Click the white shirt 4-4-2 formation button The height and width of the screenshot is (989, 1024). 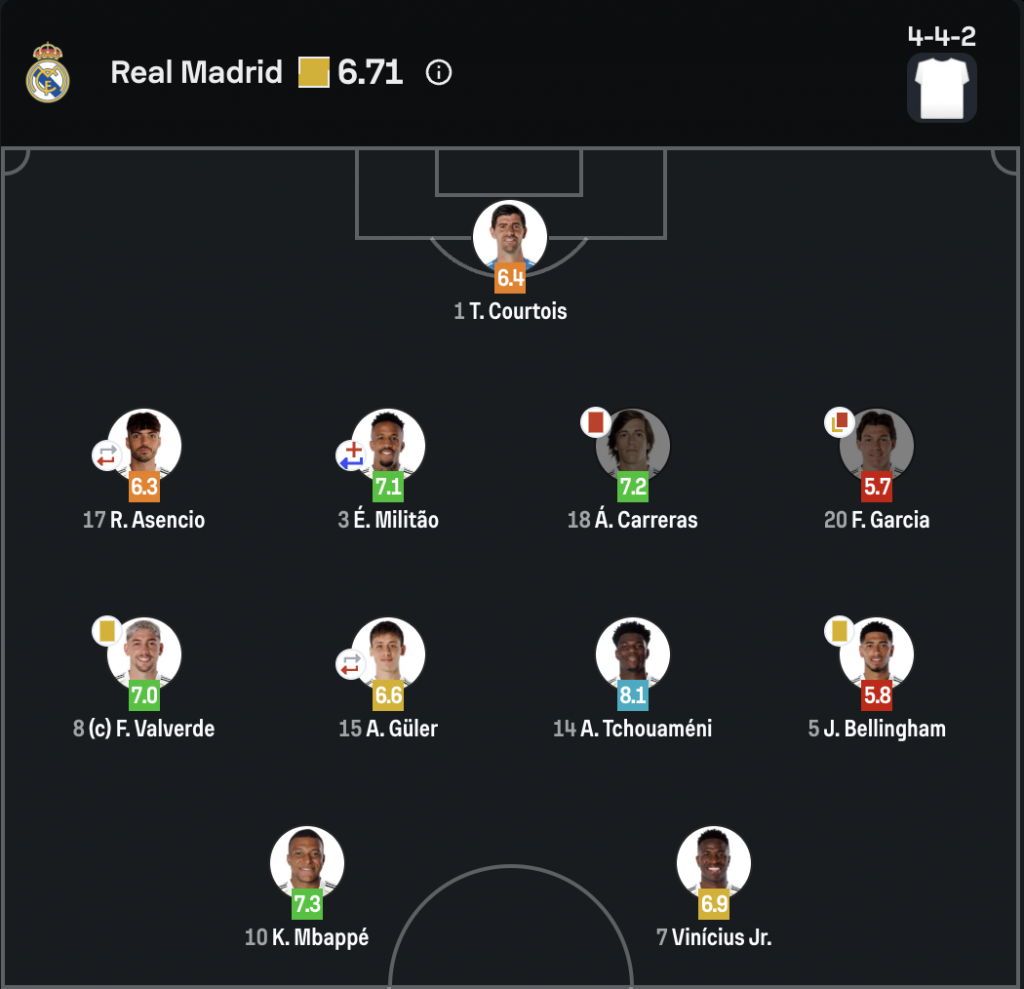pos(941,88)
